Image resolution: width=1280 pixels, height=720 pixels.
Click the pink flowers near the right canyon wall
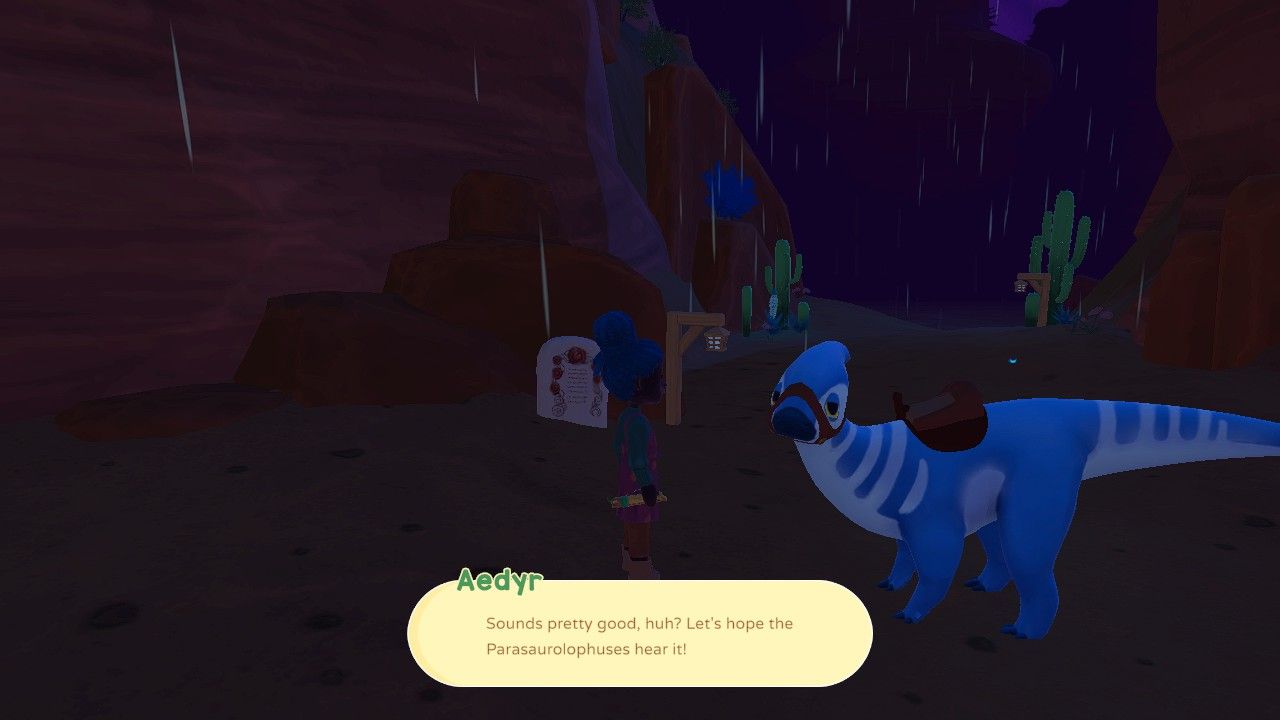click(x=1095, y=312)
